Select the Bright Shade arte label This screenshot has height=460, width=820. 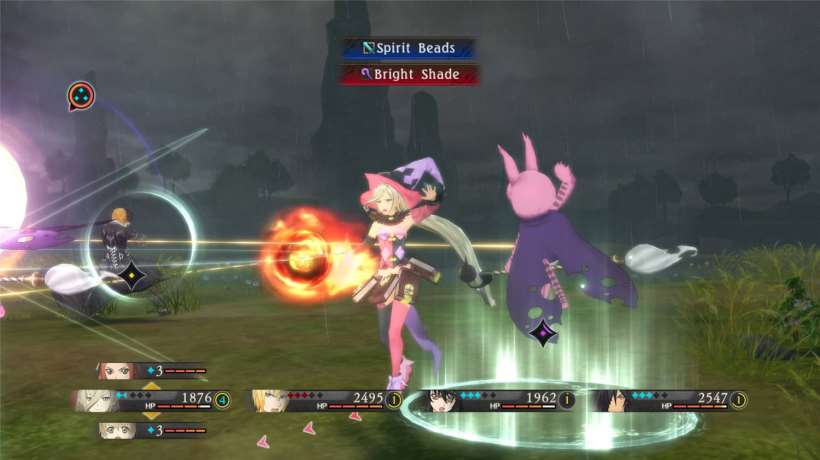(x=408, y=74)
